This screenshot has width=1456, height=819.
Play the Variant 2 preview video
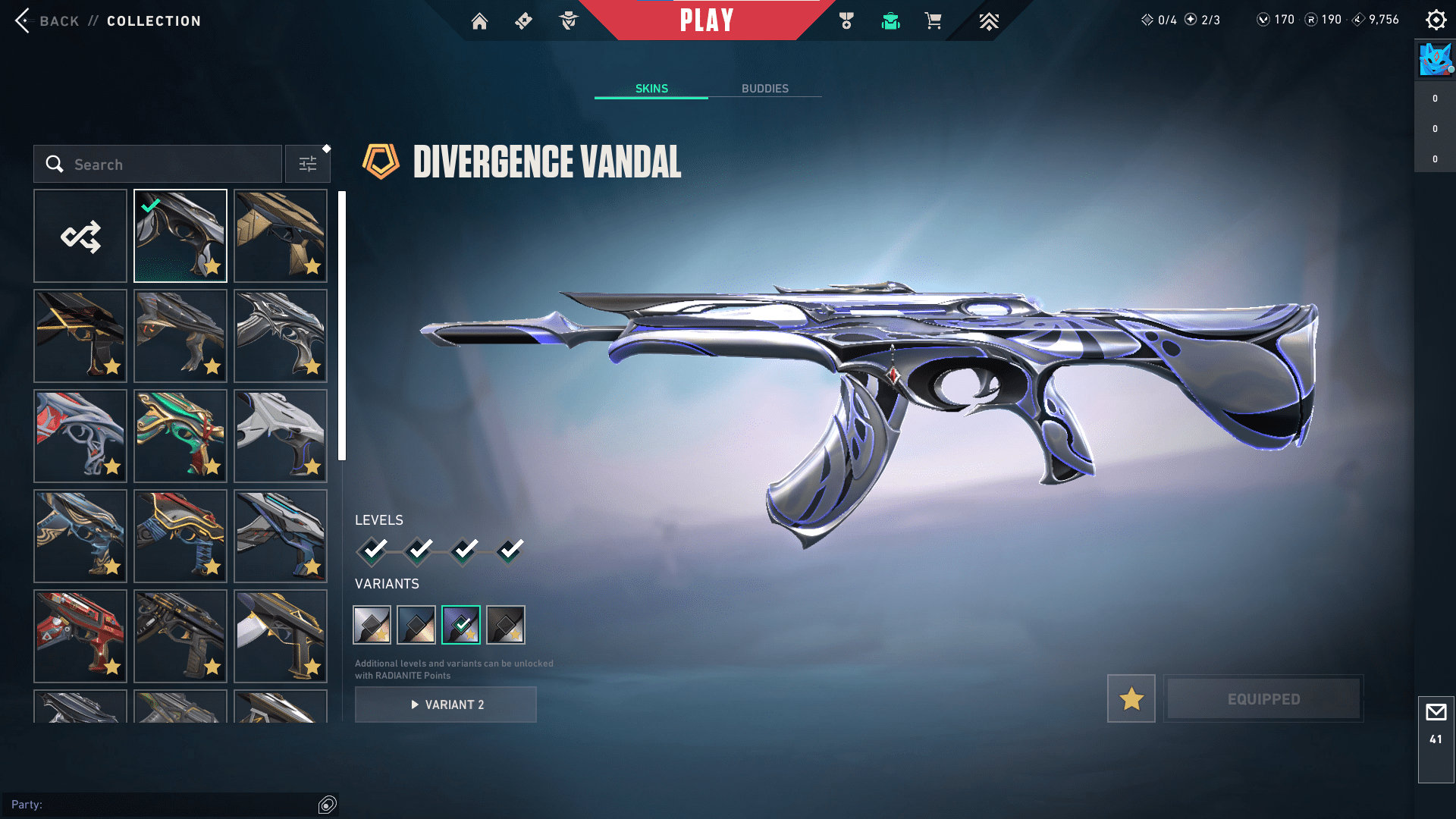446,704
